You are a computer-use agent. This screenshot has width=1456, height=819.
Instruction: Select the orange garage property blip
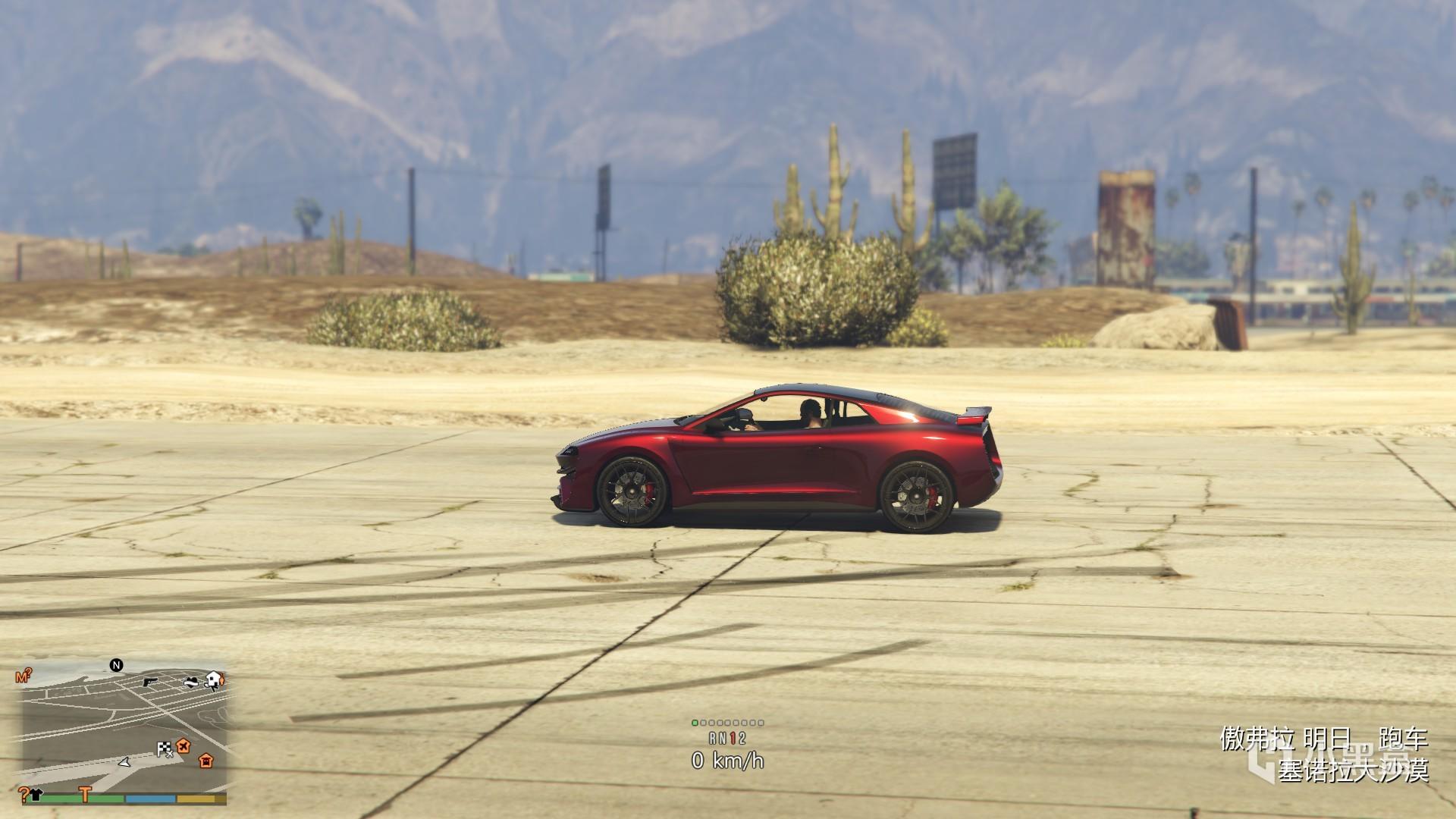[x=206, y=761]
